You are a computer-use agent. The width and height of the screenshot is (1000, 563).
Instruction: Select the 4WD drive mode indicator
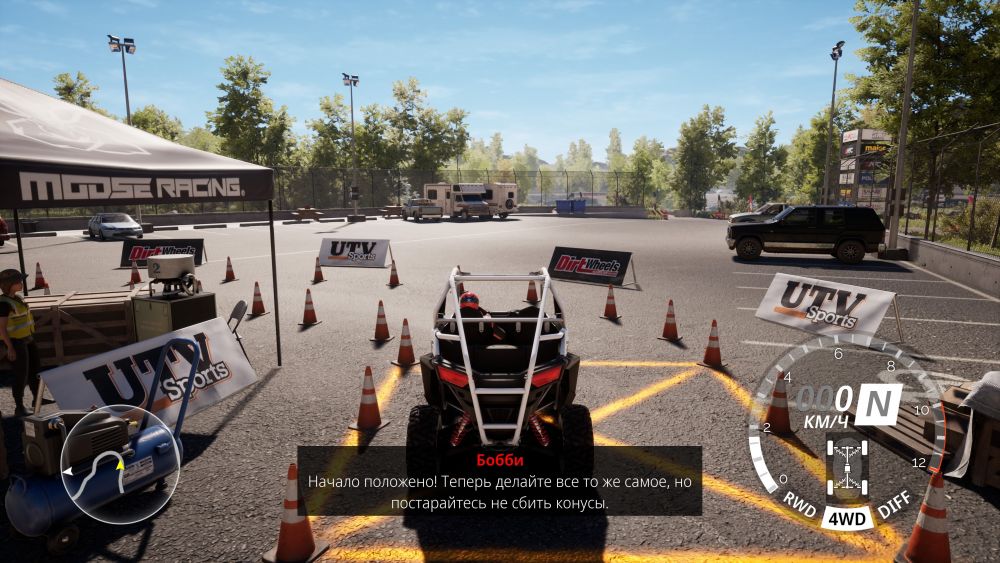tap(847, 518)
